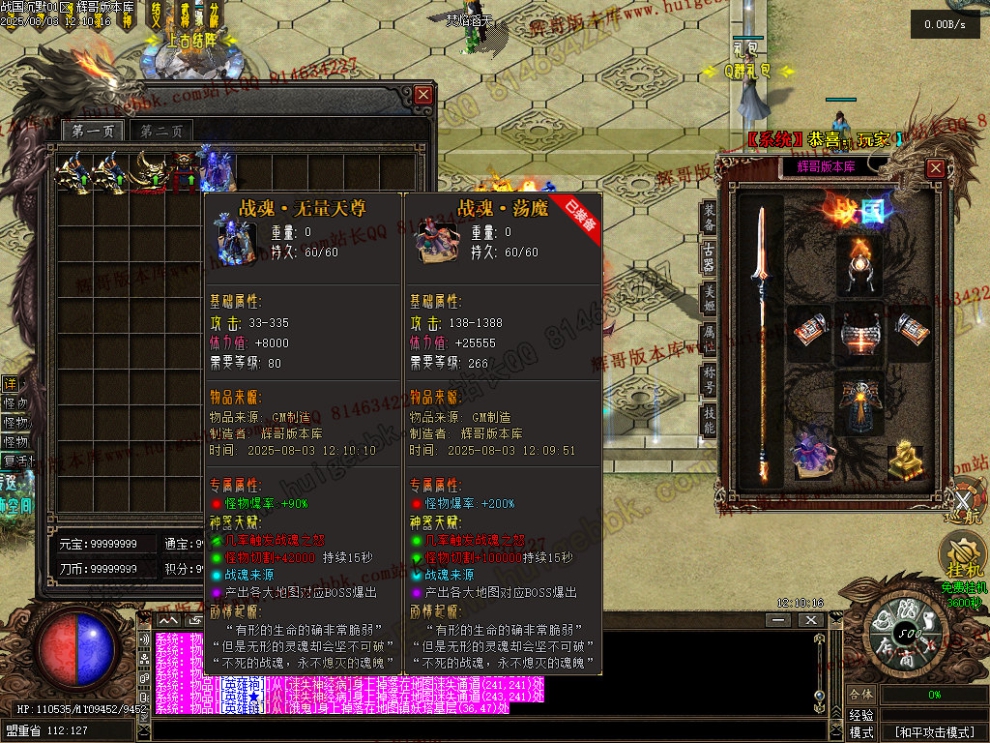Switch to the 第一页 bag tab
The width and height of the screenshot is (990, 743).
click(93, 130)
